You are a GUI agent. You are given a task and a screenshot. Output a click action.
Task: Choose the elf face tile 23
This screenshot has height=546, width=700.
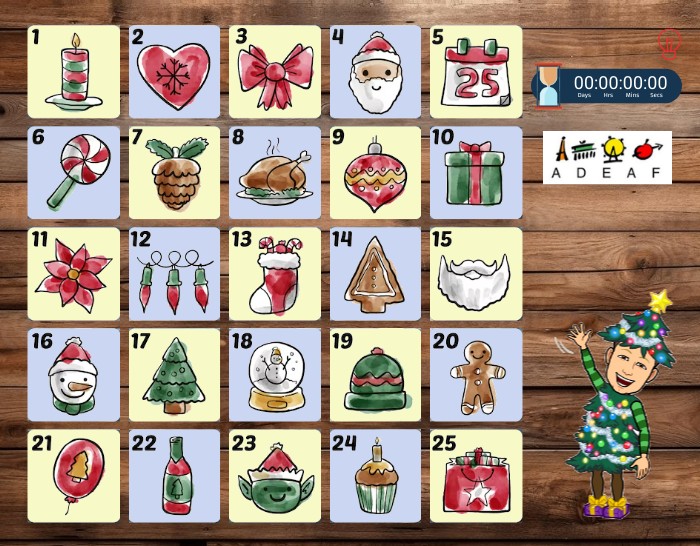pos(275,476)
